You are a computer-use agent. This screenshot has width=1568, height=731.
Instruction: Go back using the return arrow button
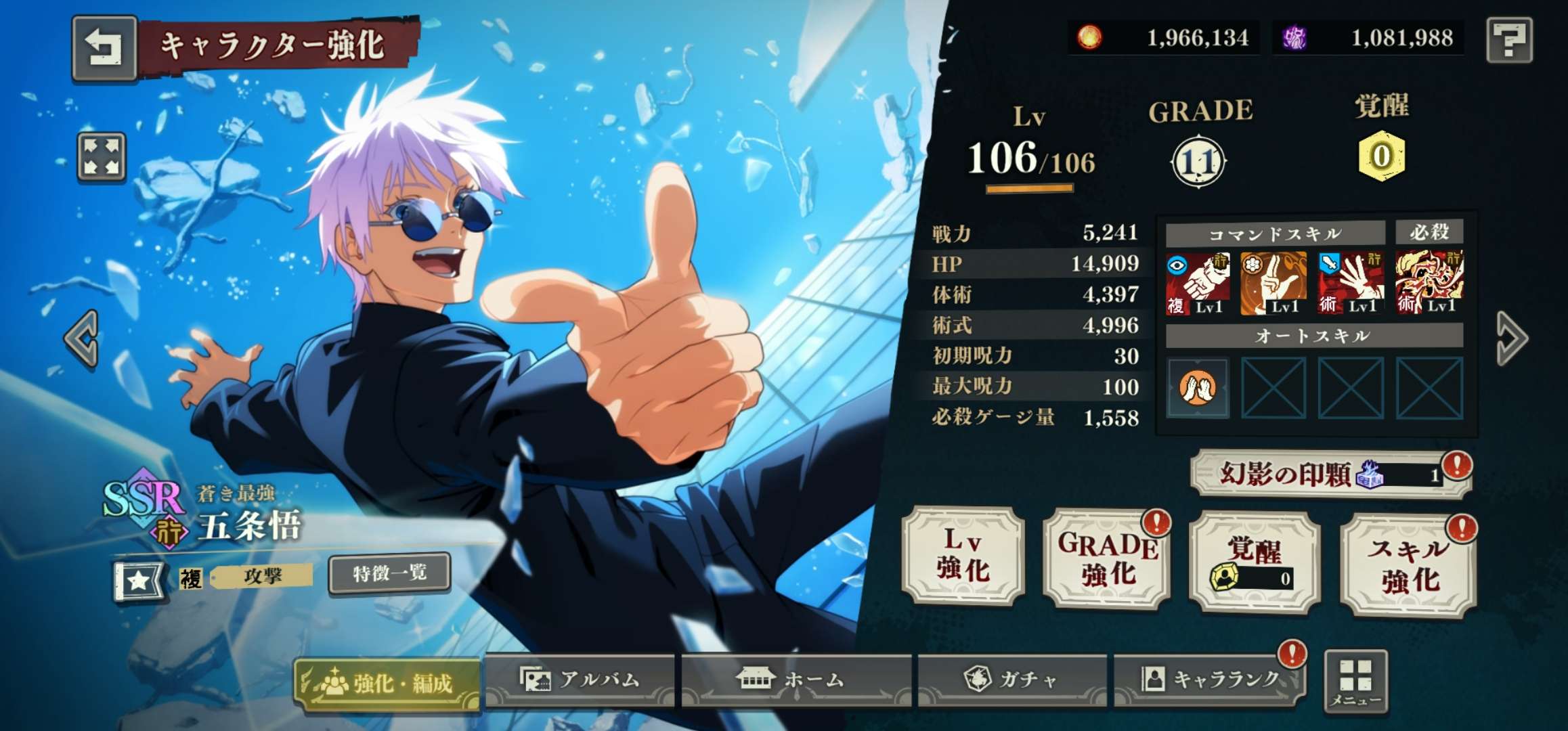(104, 47)
